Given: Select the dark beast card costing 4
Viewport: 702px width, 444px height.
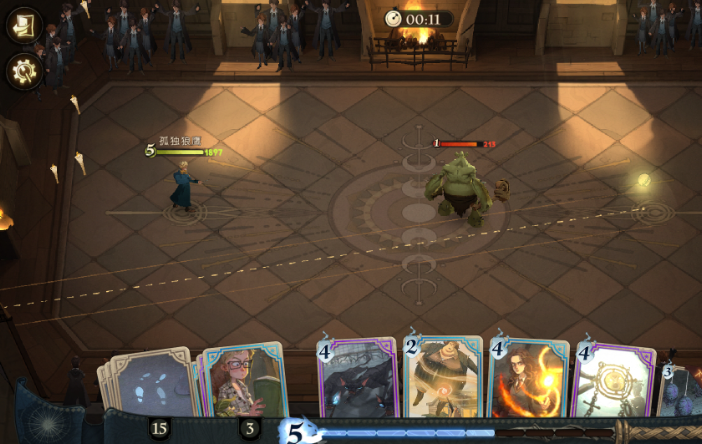Looking at the screenshot, I should pos(357,381).
